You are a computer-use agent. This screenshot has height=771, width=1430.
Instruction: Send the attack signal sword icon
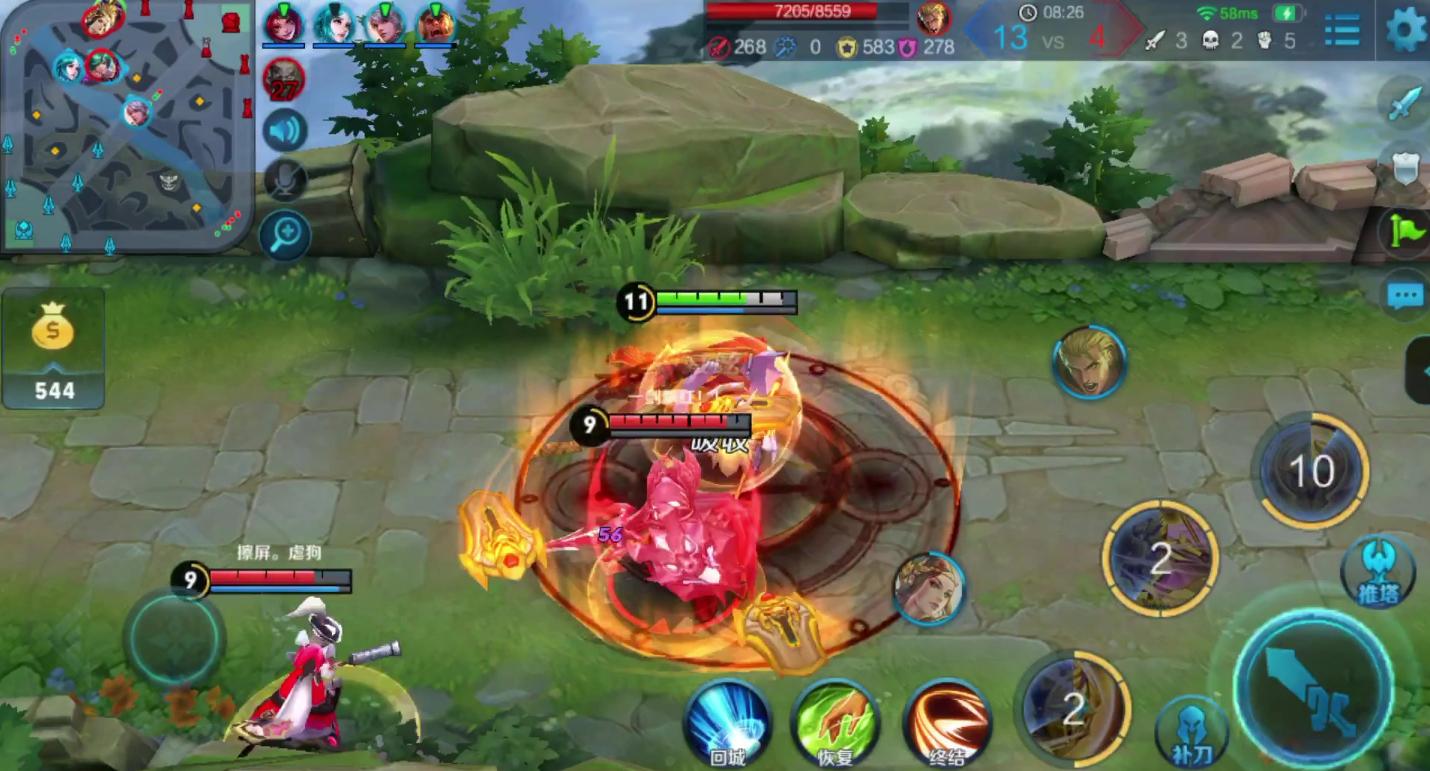[1404, 104]
